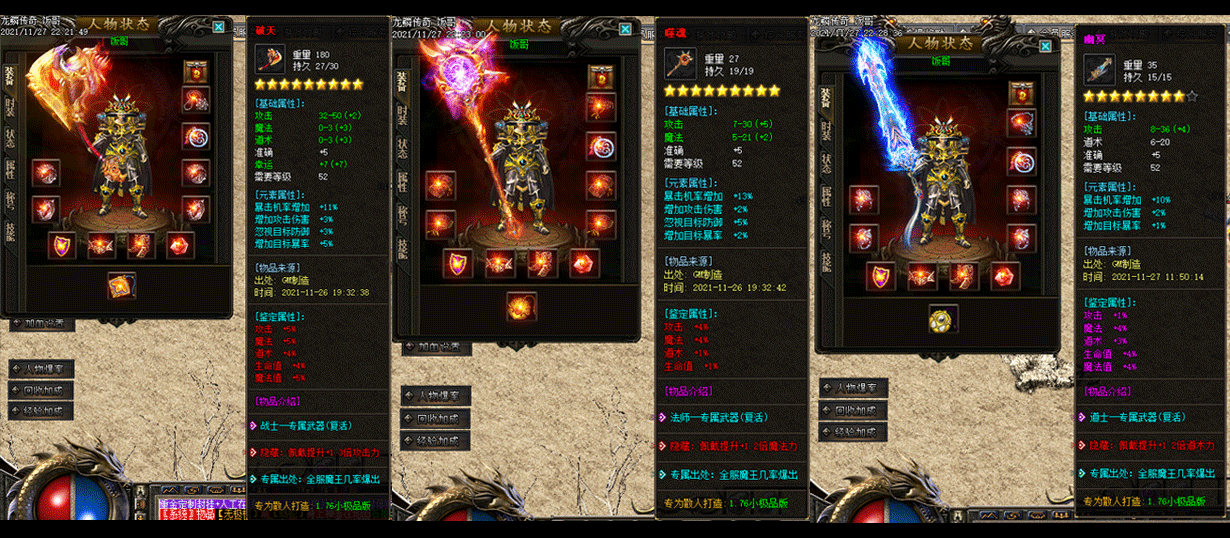The image size is (1230, 538).
Task: Select the glowing orb slot below purple staff character
Action: pos(521,304)
